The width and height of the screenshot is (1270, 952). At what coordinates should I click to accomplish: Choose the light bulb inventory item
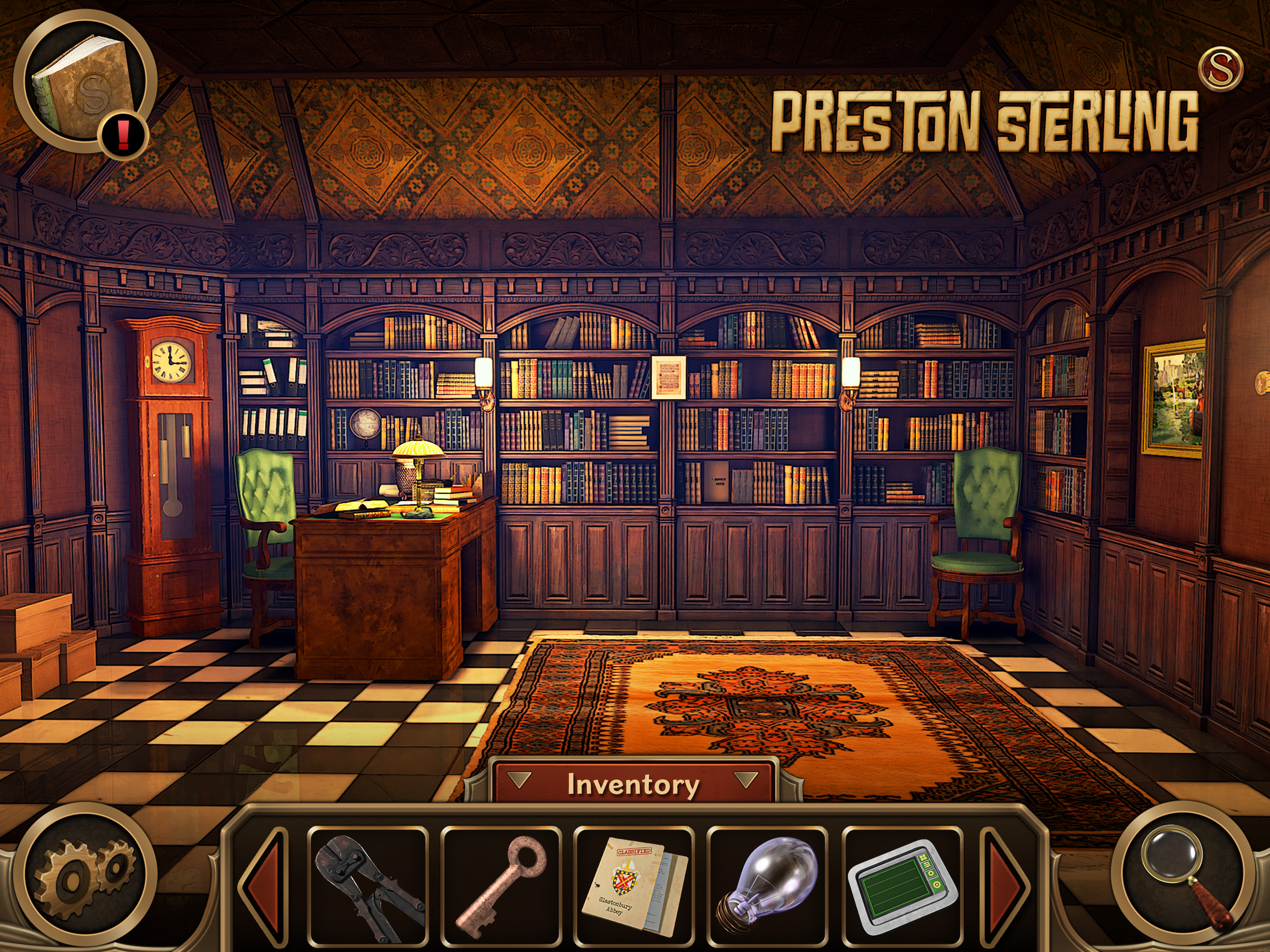[767, 886]
